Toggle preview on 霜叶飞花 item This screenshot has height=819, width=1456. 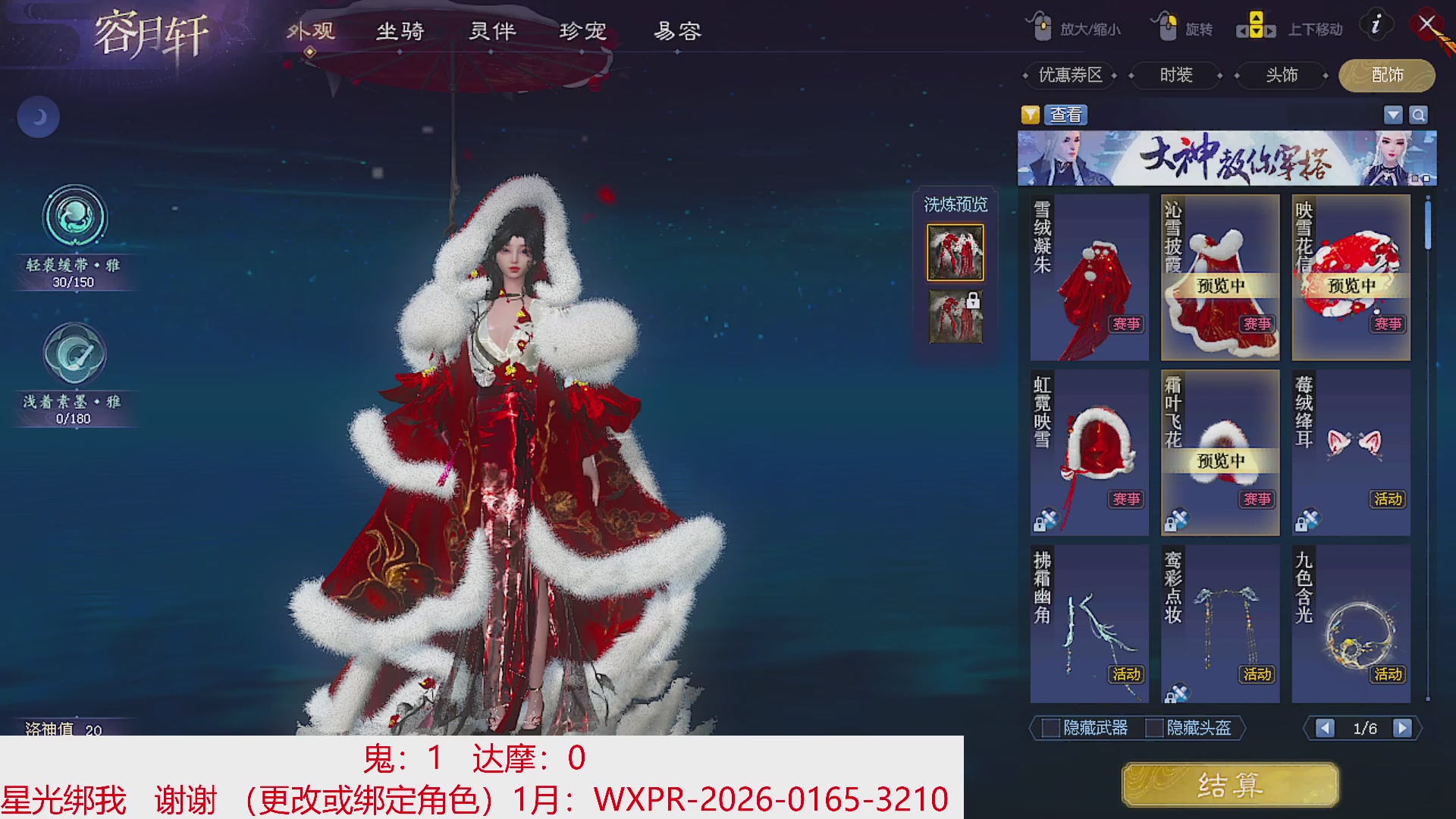click(1219, 453)
